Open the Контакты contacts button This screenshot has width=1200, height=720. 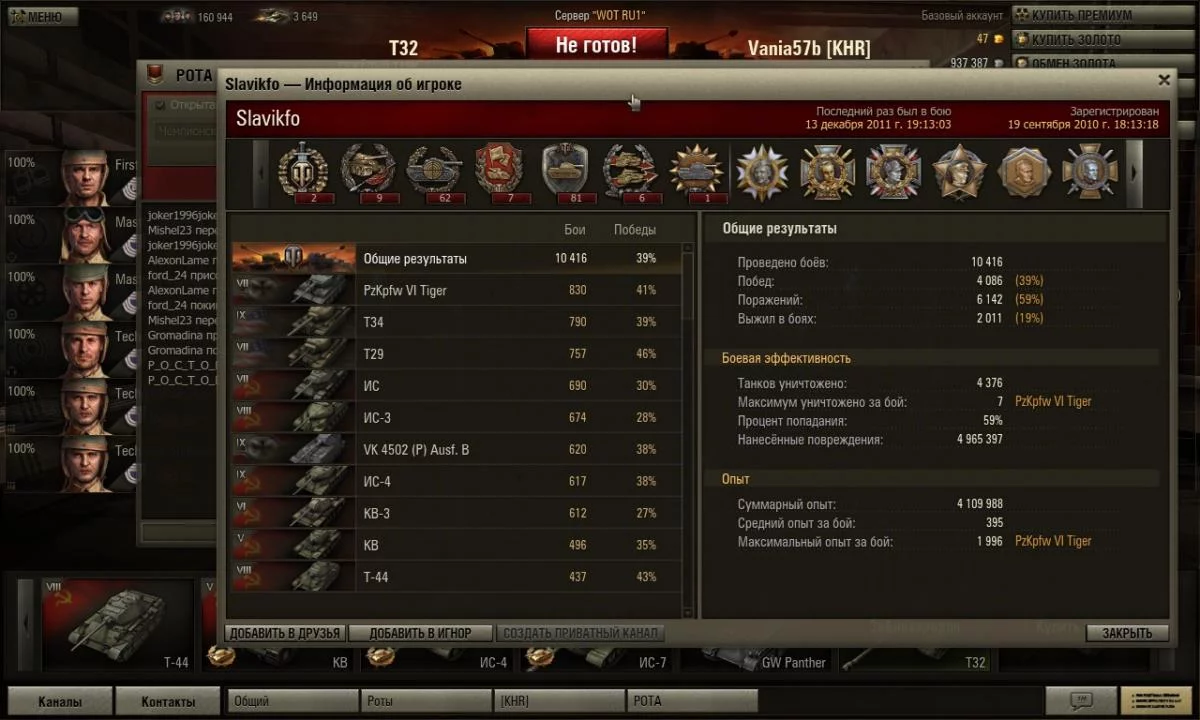[x=168, y=701]
